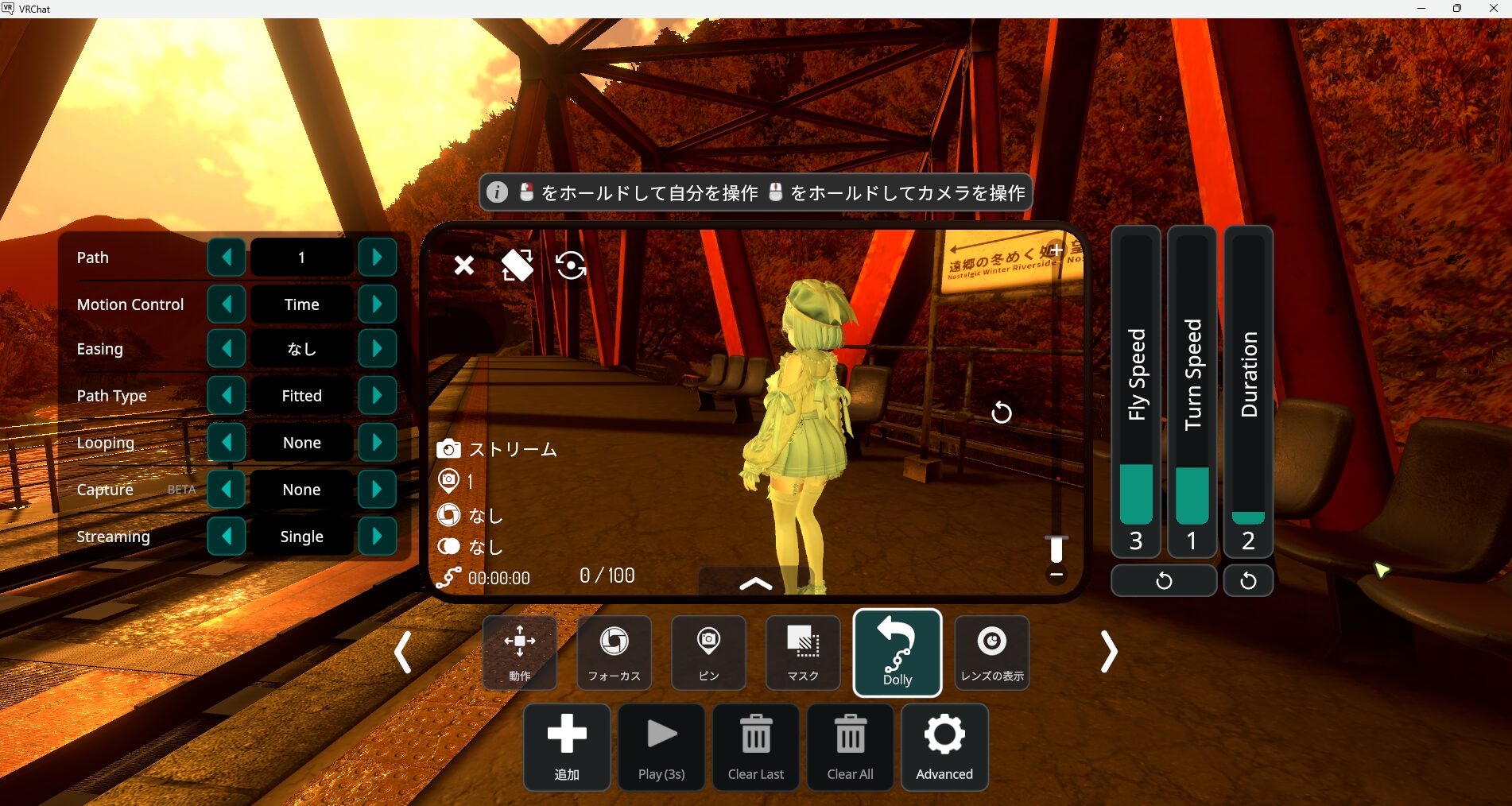This screenshot has width=1512, height=806.
Task: Increase Path number with right arrow
Action: click(378, 257)
